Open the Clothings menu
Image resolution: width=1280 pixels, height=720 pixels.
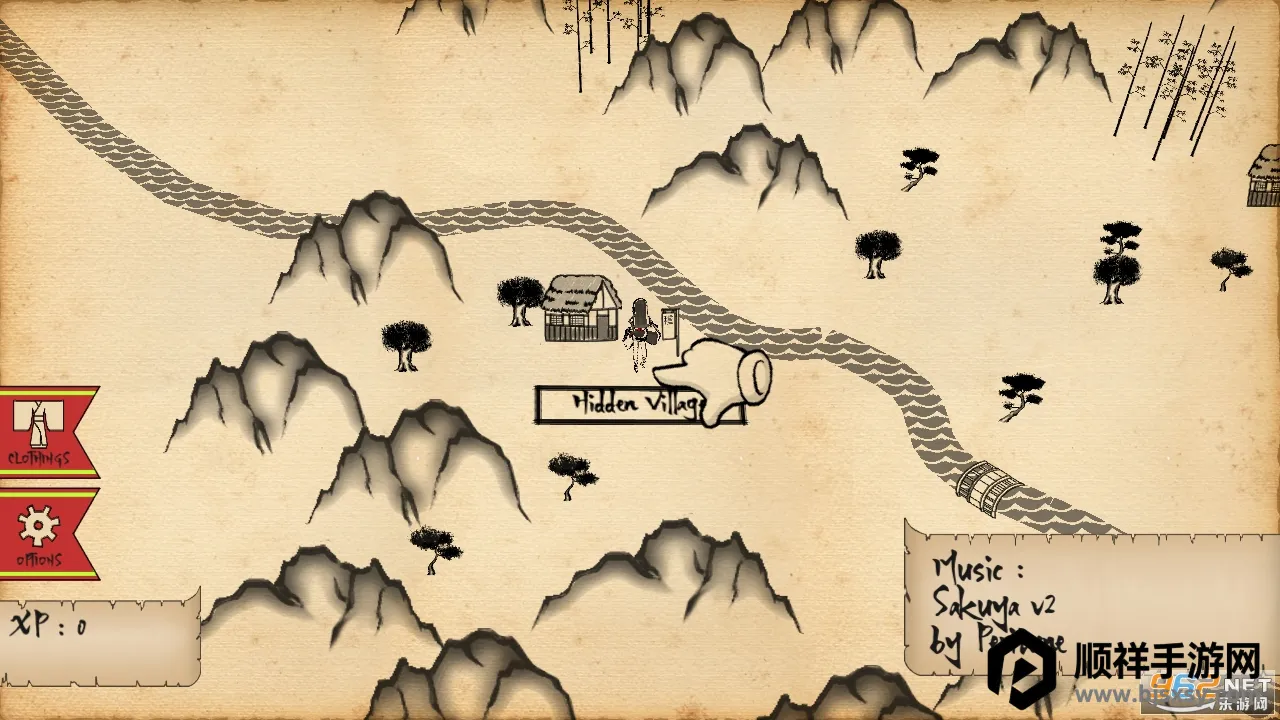pos(42,431)
